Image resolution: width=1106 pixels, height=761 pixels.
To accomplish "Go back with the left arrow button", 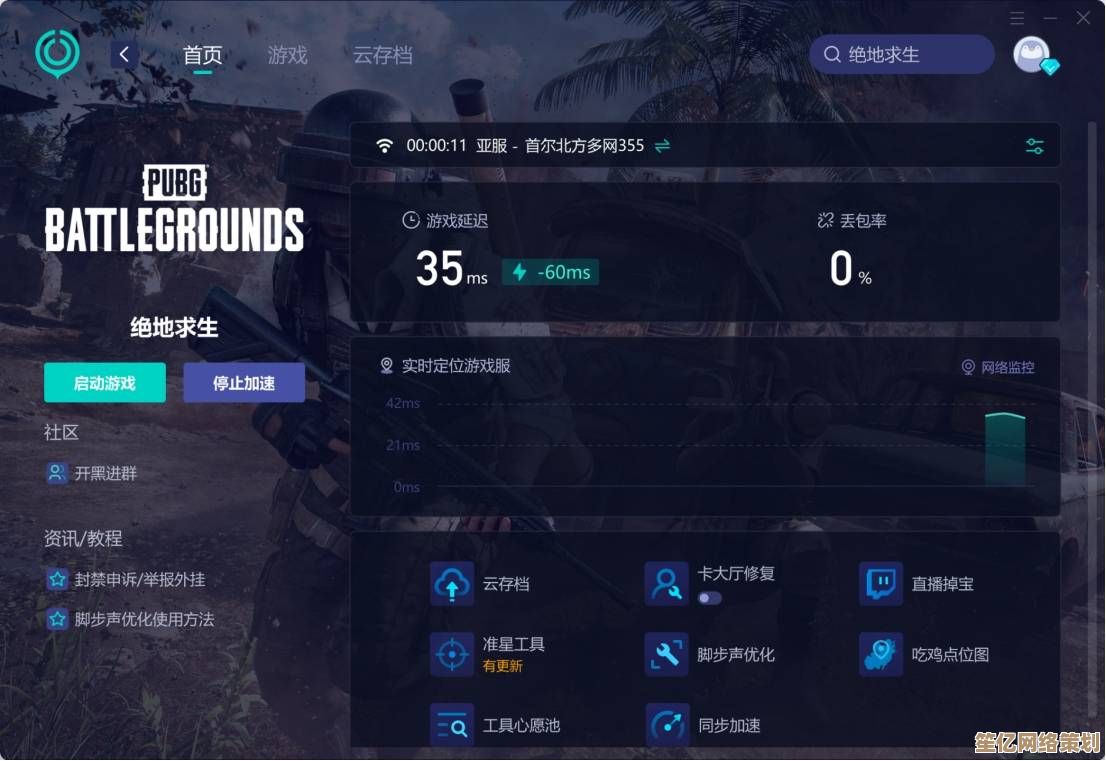I will pos(124,54).
